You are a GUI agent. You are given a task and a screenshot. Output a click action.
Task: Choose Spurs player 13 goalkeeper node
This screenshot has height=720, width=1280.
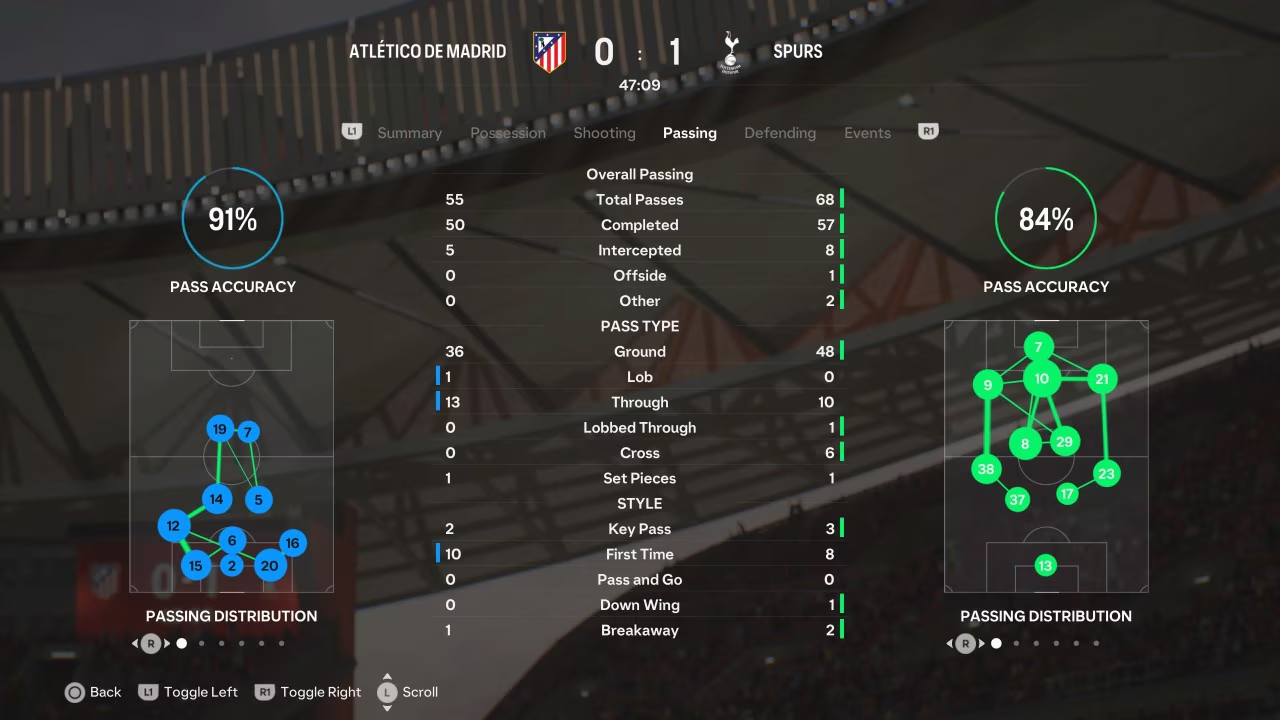[1045, 566]
